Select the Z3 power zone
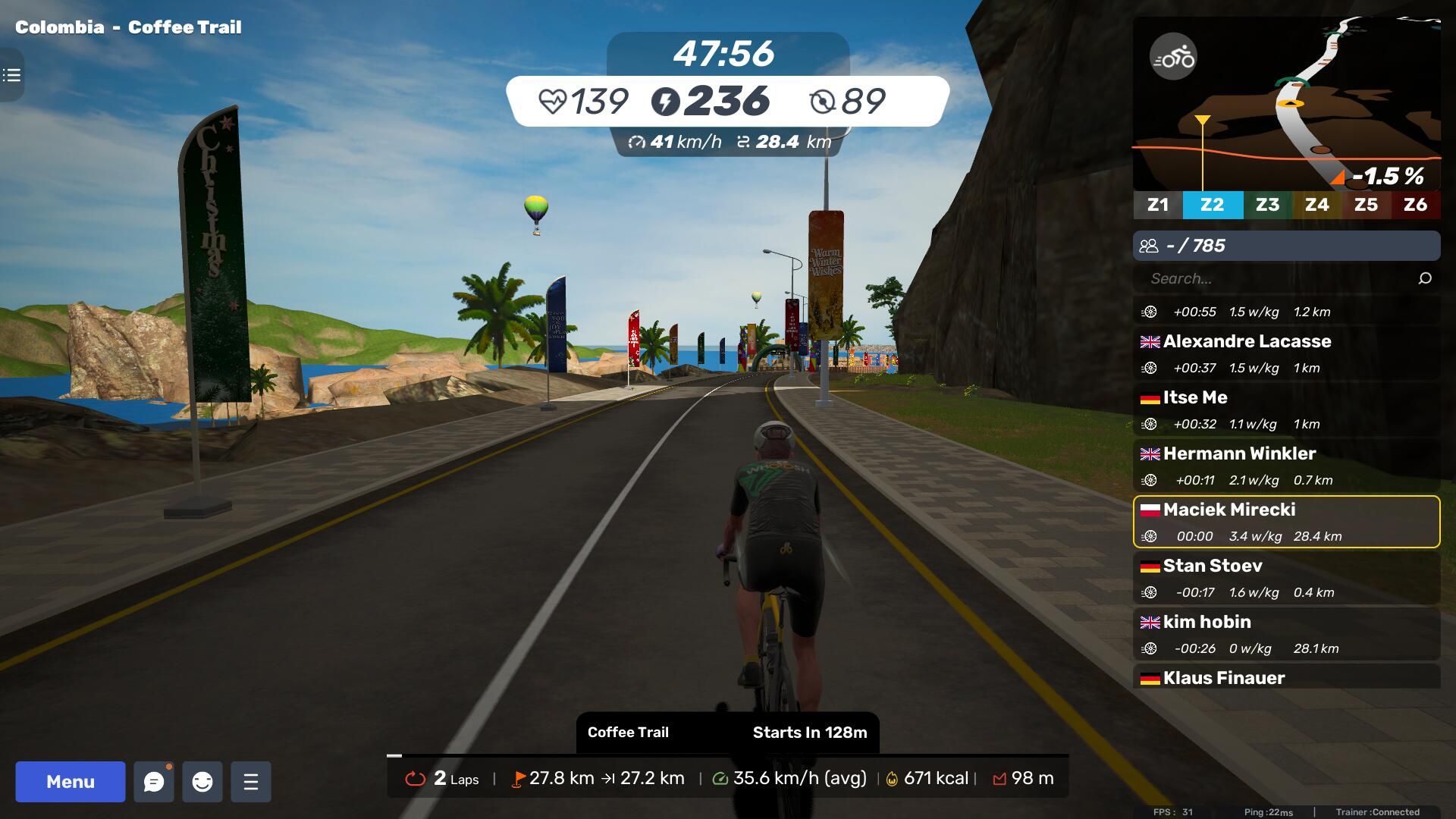Screen dimensions: 1456x819 1267,205
